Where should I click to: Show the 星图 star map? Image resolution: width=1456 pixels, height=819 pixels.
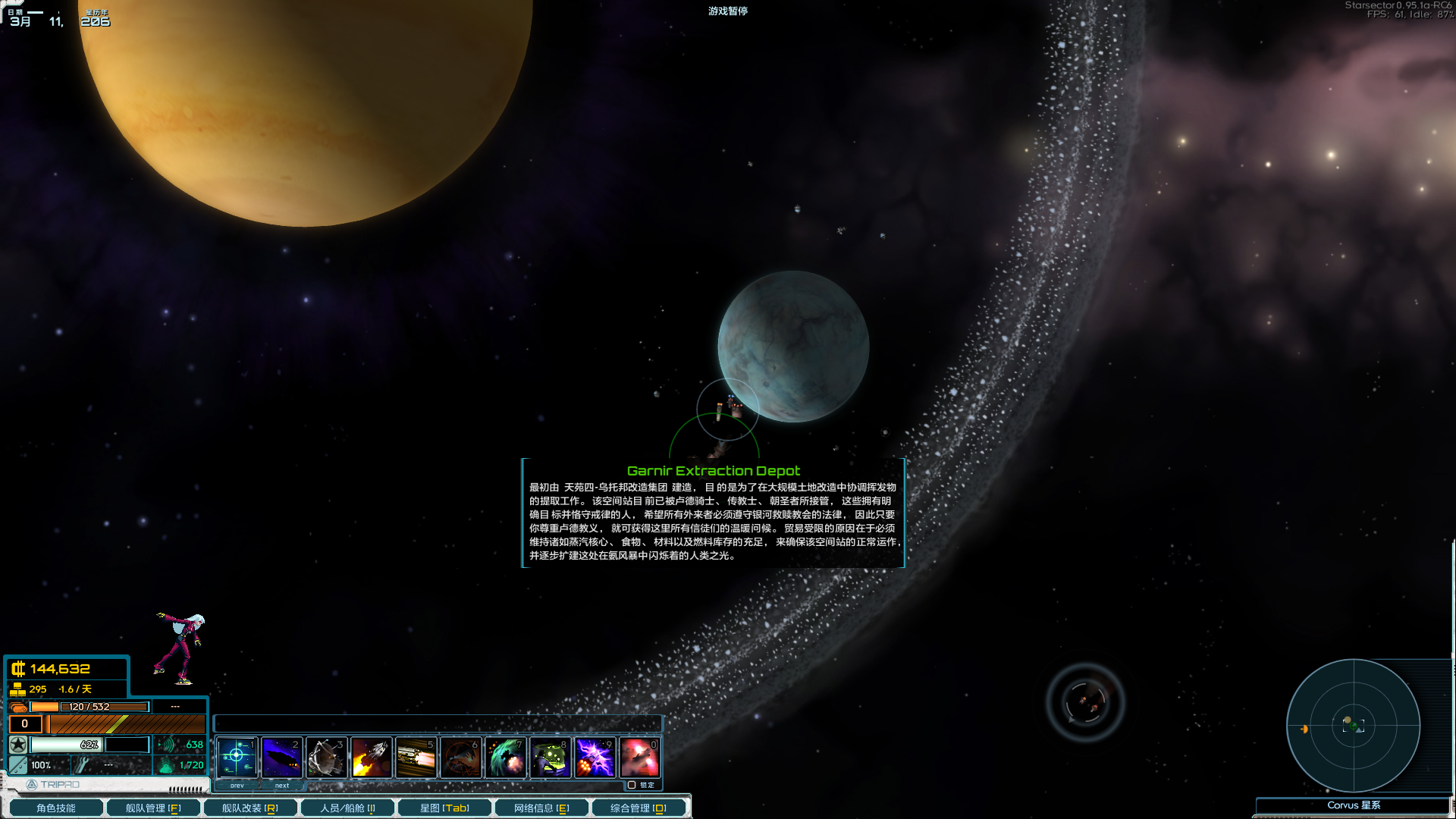click(444, 808)
